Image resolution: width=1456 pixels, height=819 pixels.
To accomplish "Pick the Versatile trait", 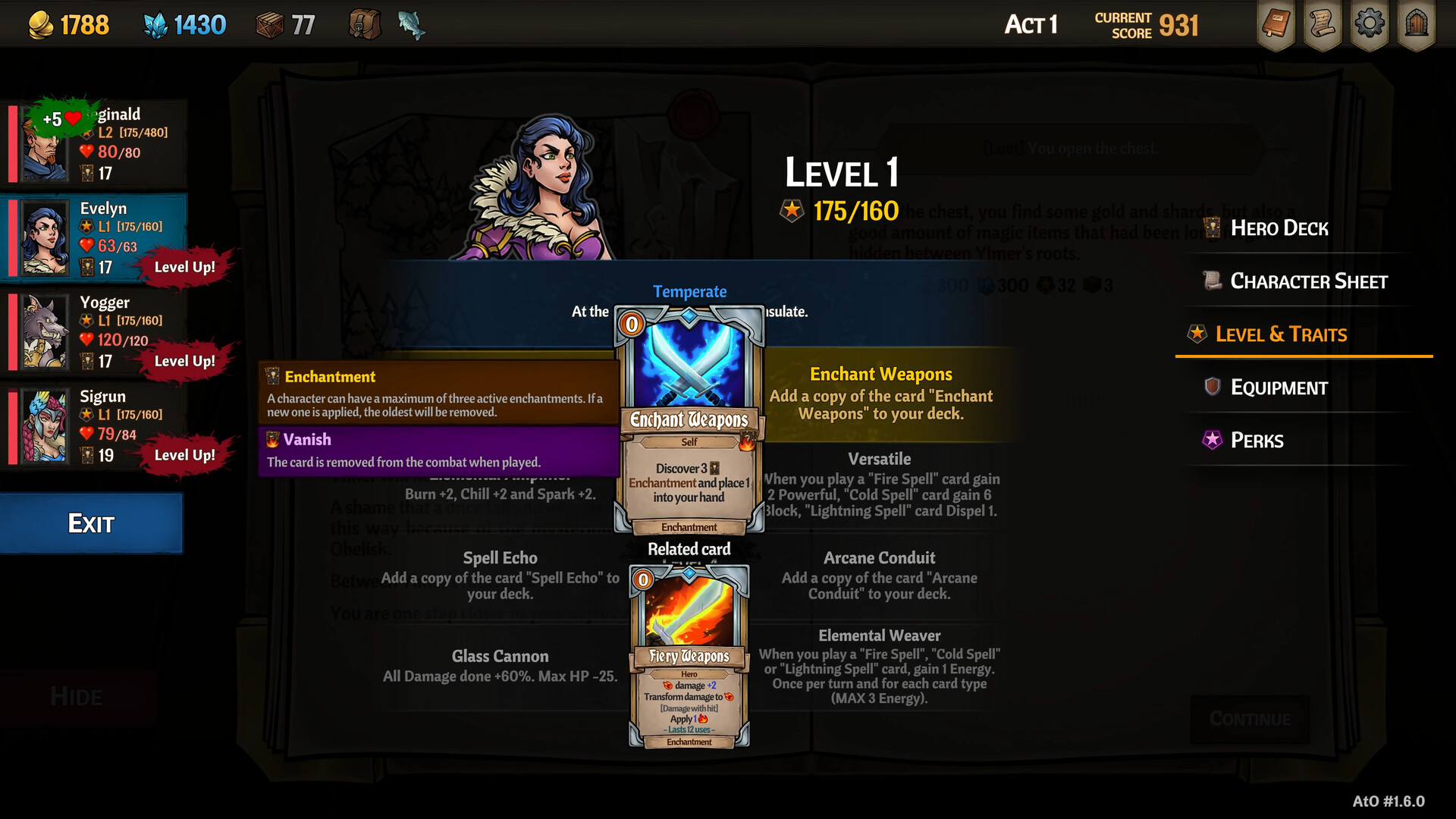I will [x=880, y=485].
